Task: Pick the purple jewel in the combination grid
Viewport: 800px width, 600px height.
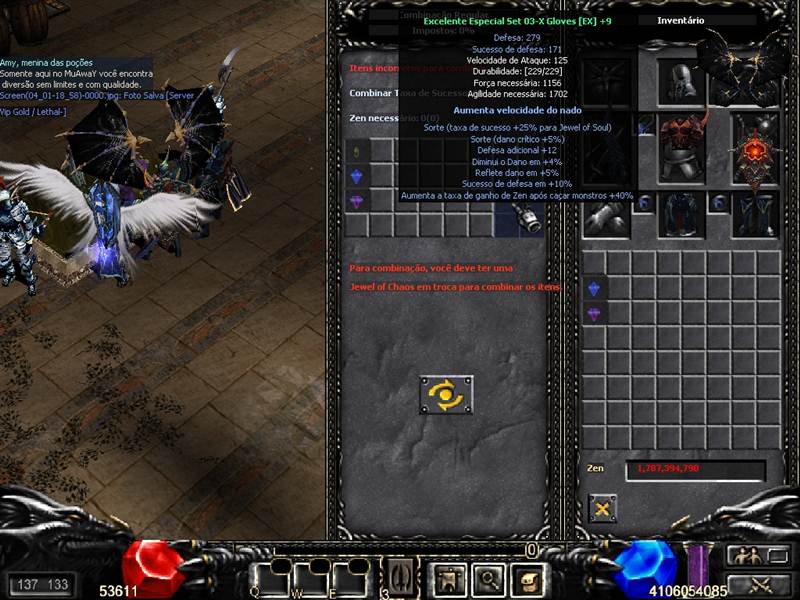Action: click(359, 200)
